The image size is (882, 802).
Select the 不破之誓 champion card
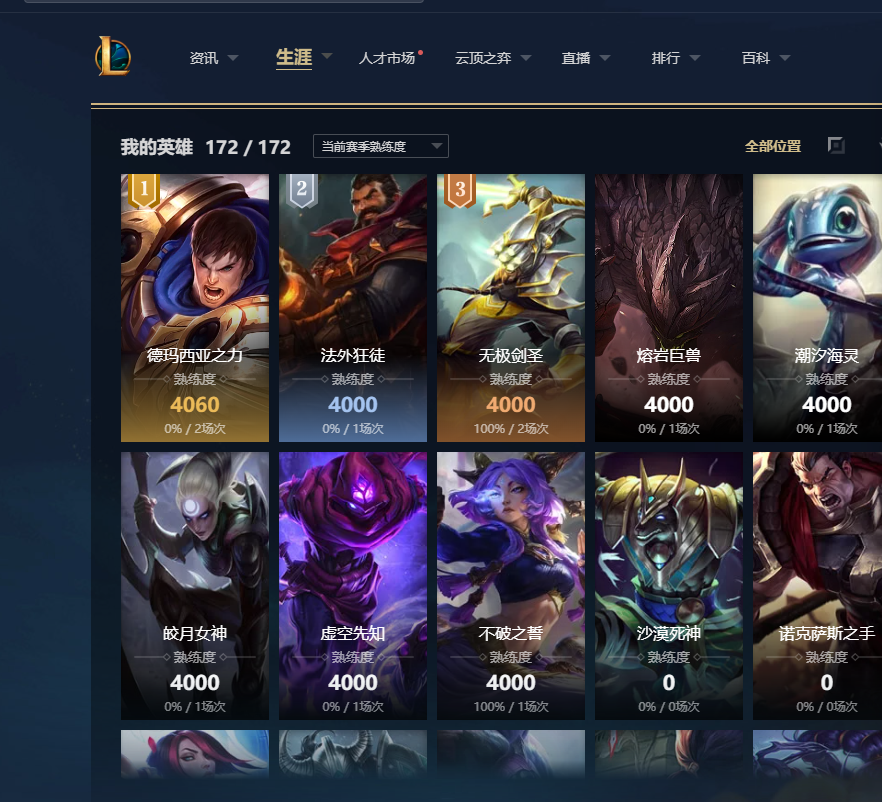tap(511, 585)
